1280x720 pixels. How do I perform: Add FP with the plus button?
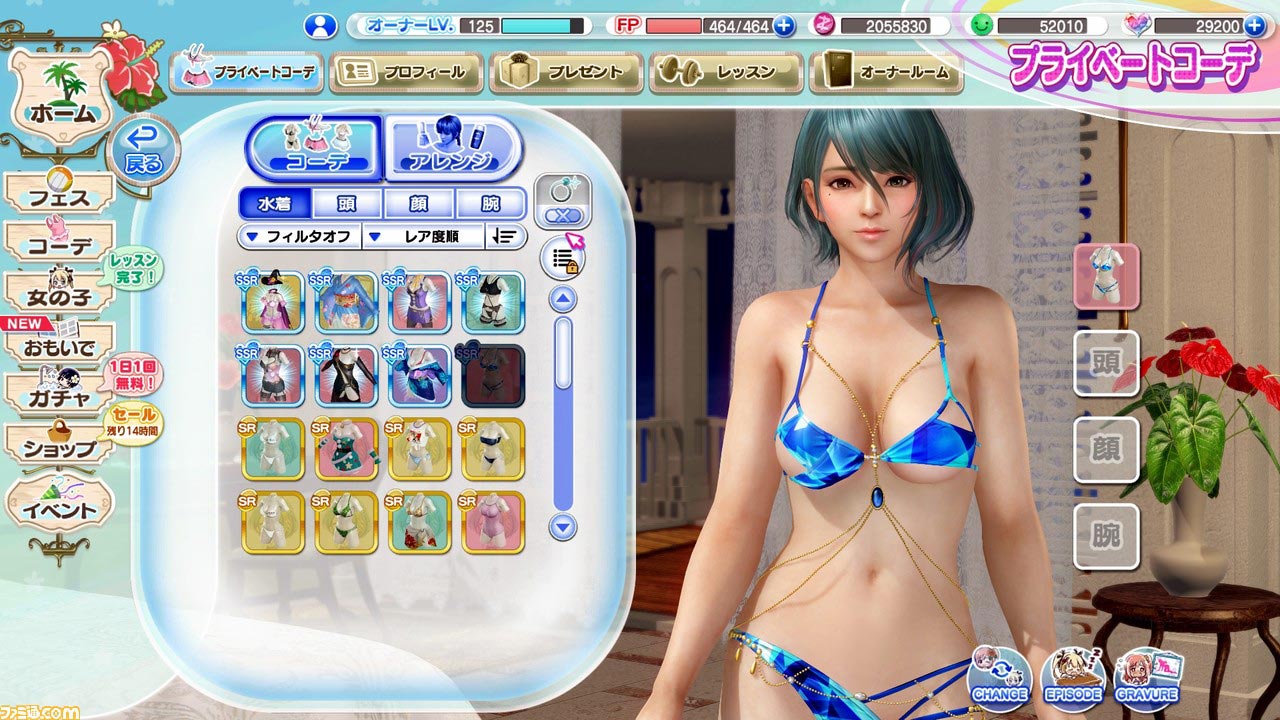(x=784, y=26)
